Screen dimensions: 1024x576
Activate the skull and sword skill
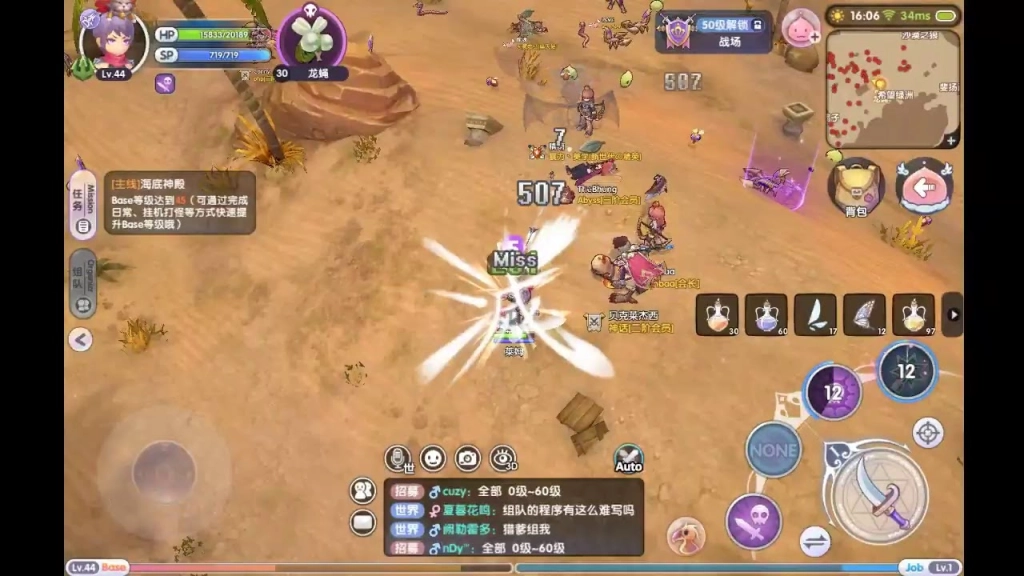click(x=754, y=521)
